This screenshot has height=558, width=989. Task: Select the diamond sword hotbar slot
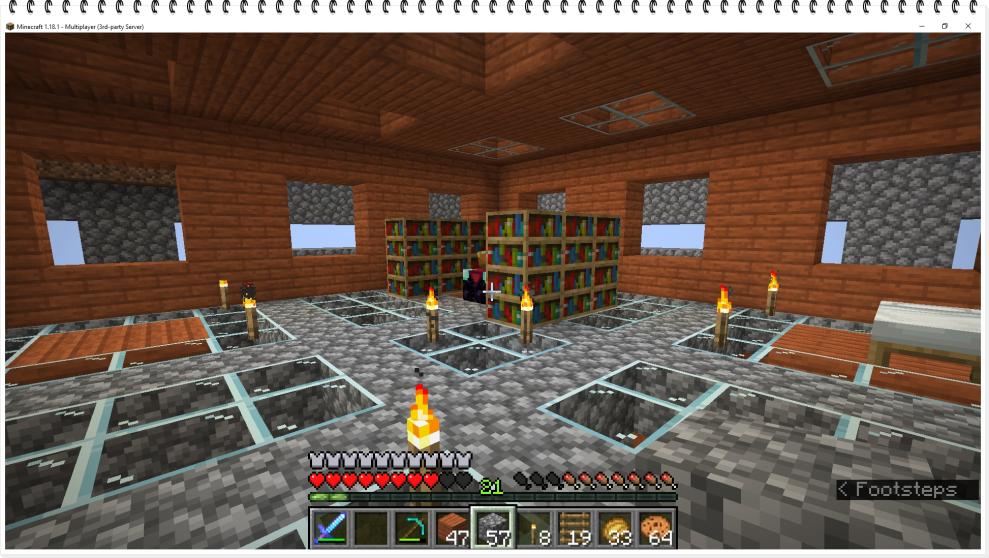click(329, 527)
